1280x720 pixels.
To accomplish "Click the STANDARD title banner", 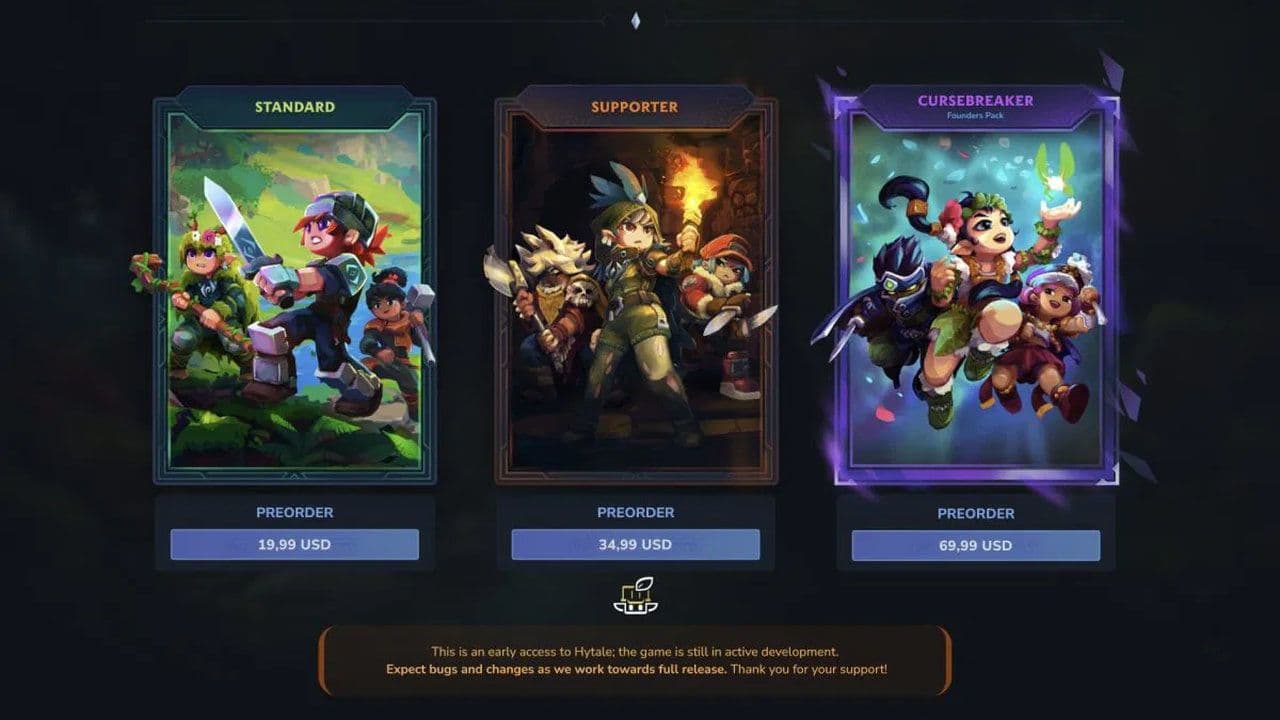I will click(297, 106).
